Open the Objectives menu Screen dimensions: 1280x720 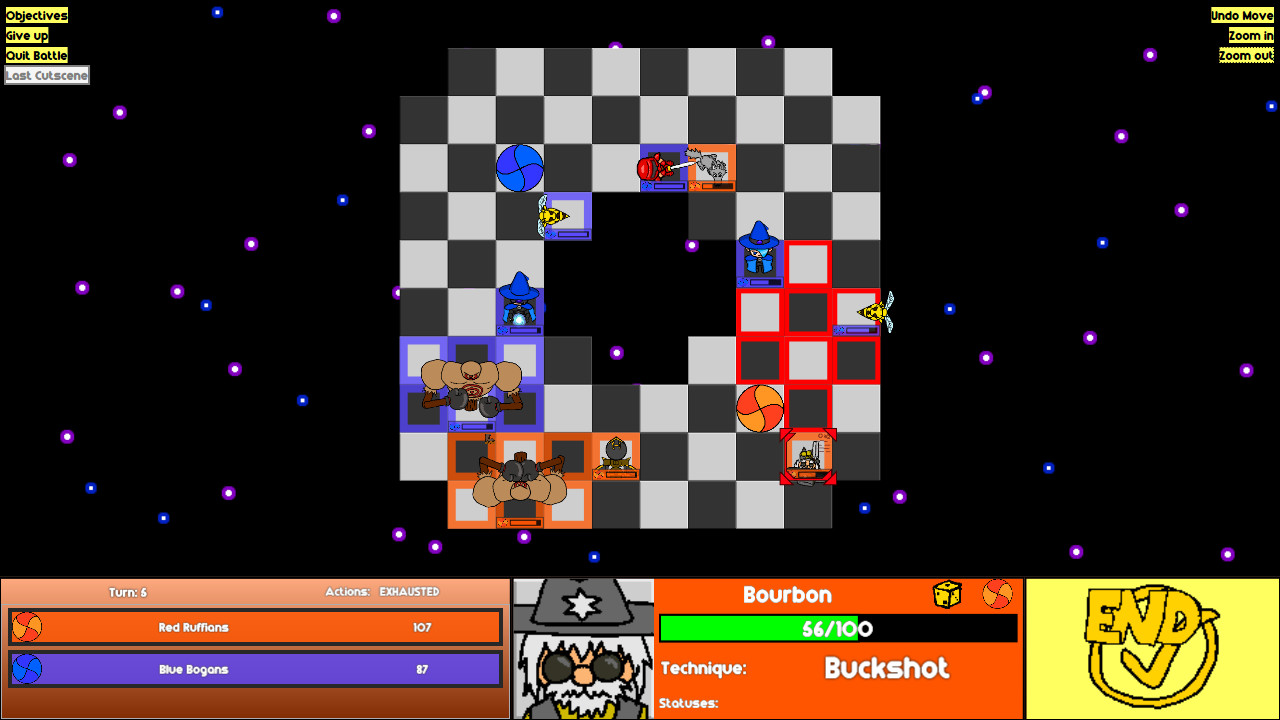[36, 15]
